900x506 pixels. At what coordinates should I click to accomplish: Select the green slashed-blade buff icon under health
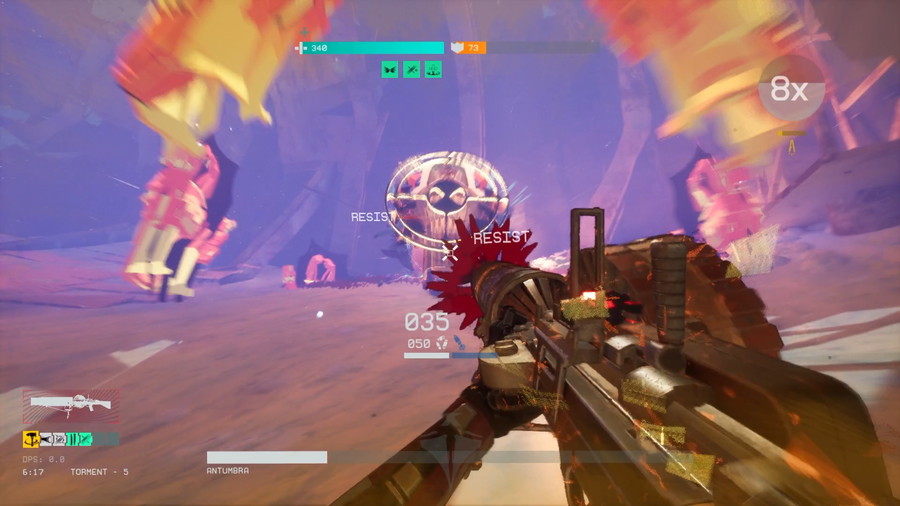[x=411, y=69]
